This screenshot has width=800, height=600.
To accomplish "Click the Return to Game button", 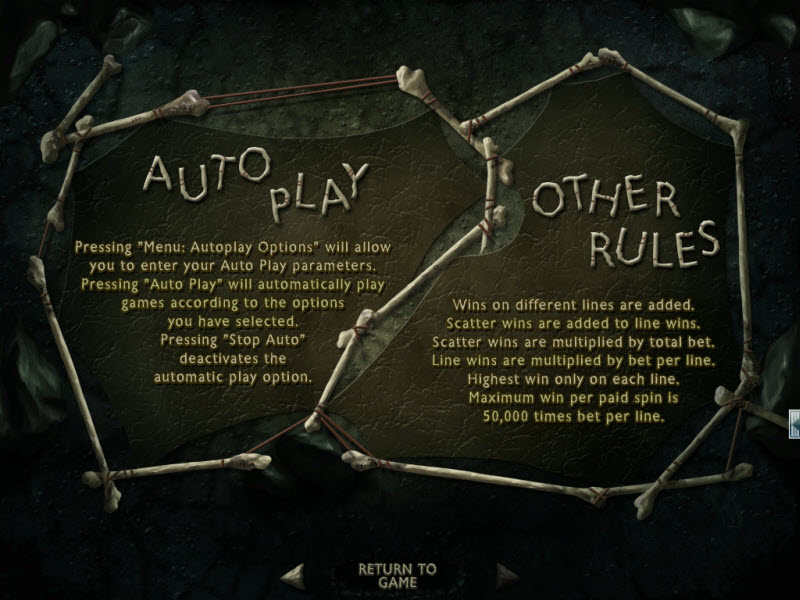I will [397, 575].
